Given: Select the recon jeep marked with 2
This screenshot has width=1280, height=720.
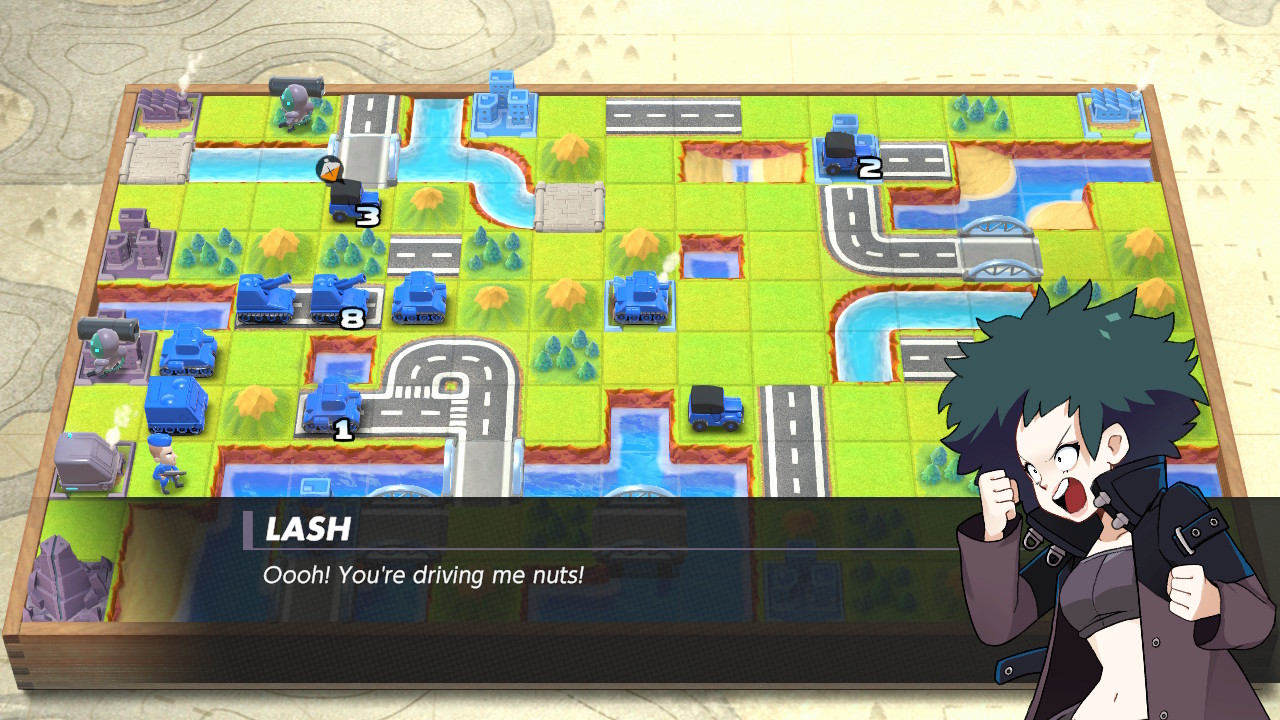Looking at the screenshot, I should point(845,148).
